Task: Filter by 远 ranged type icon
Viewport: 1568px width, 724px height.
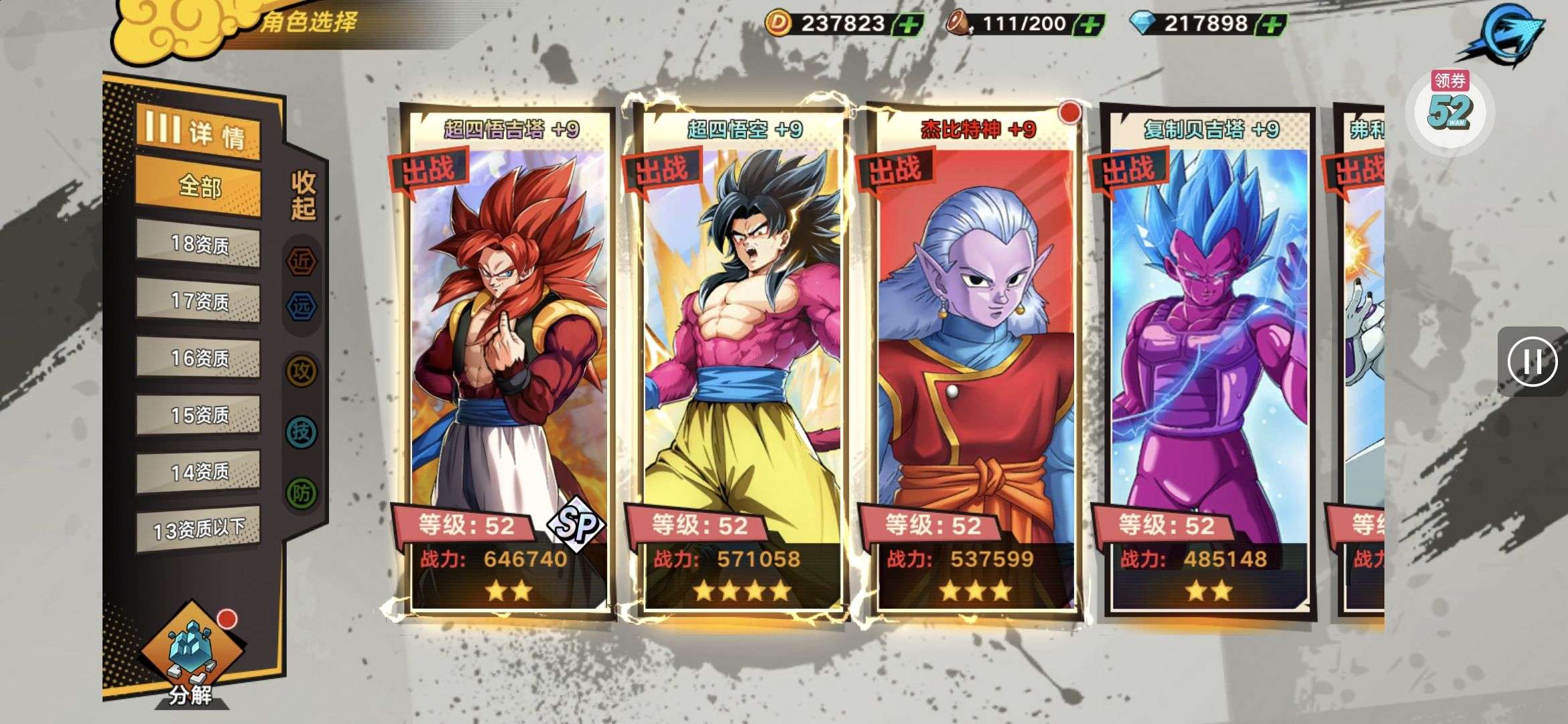Action: (302, 306)
